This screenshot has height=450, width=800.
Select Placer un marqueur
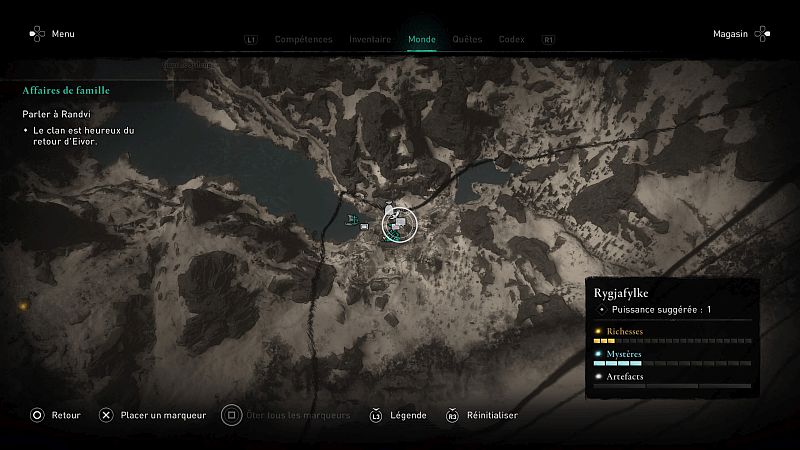pyautogui.click(x=153, y=415)
